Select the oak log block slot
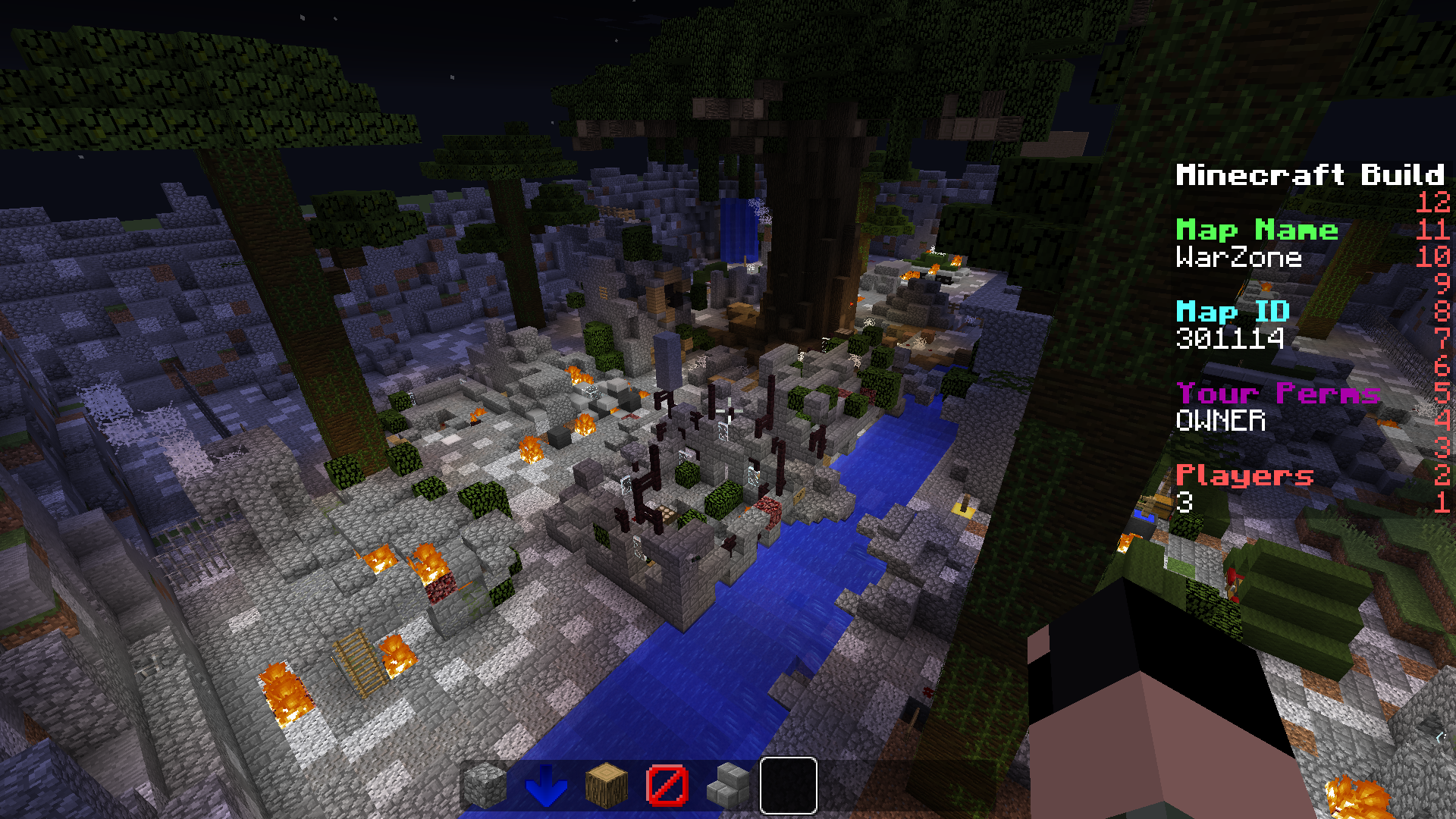The width and height of the screenshot is (1456, 819). point(607,786)
